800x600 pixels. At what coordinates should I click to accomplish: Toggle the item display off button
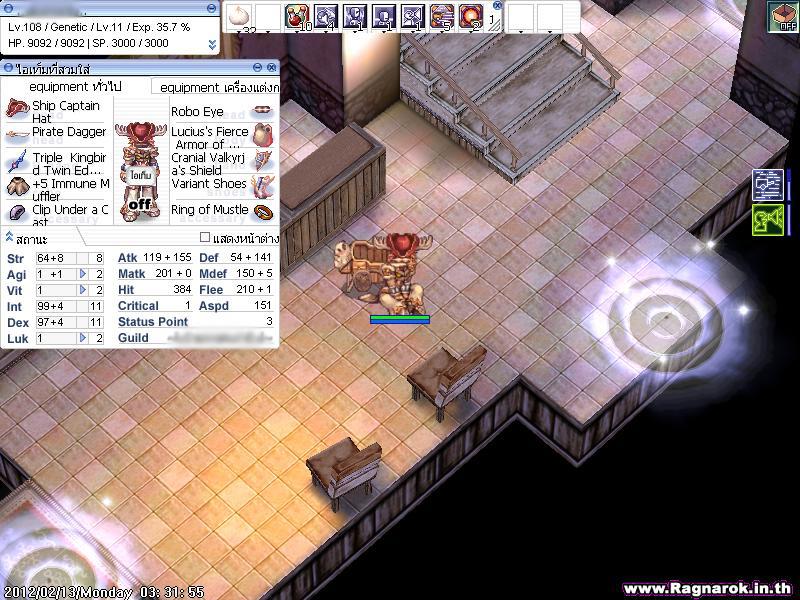click(139, 203)
